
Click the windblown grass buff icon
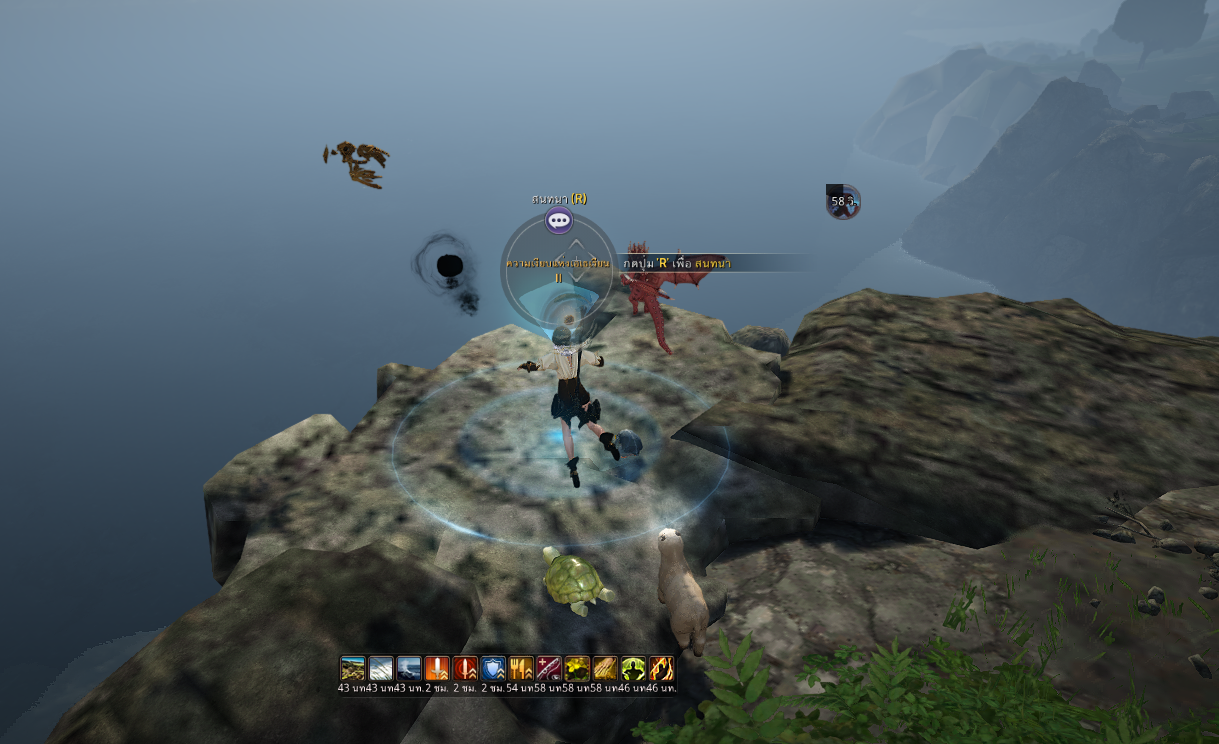pyautogui.click(x=381, y=668)
